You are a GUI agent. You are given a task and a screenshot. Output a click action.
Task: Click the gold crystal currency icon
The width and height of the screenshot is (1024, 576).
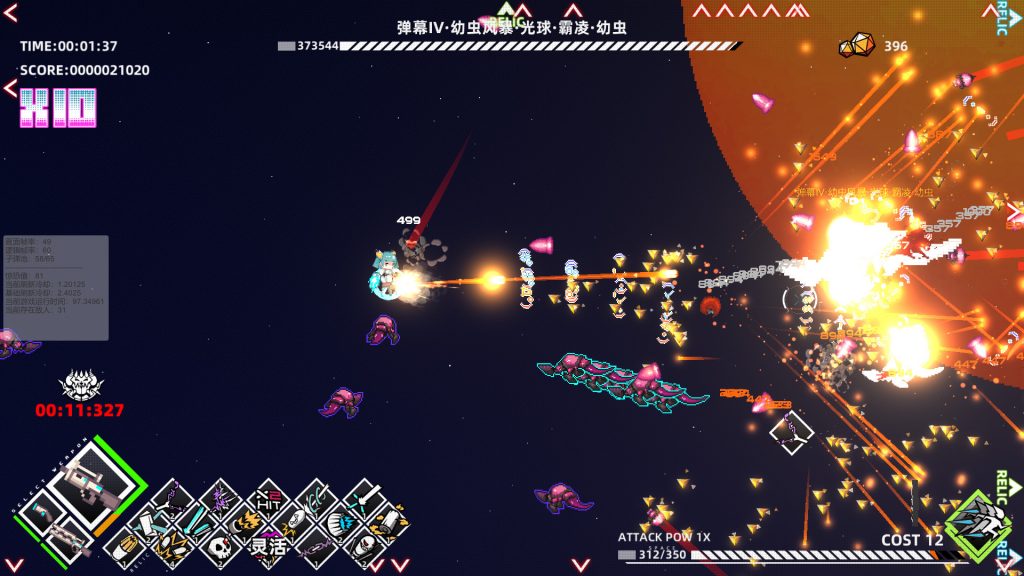856,46
